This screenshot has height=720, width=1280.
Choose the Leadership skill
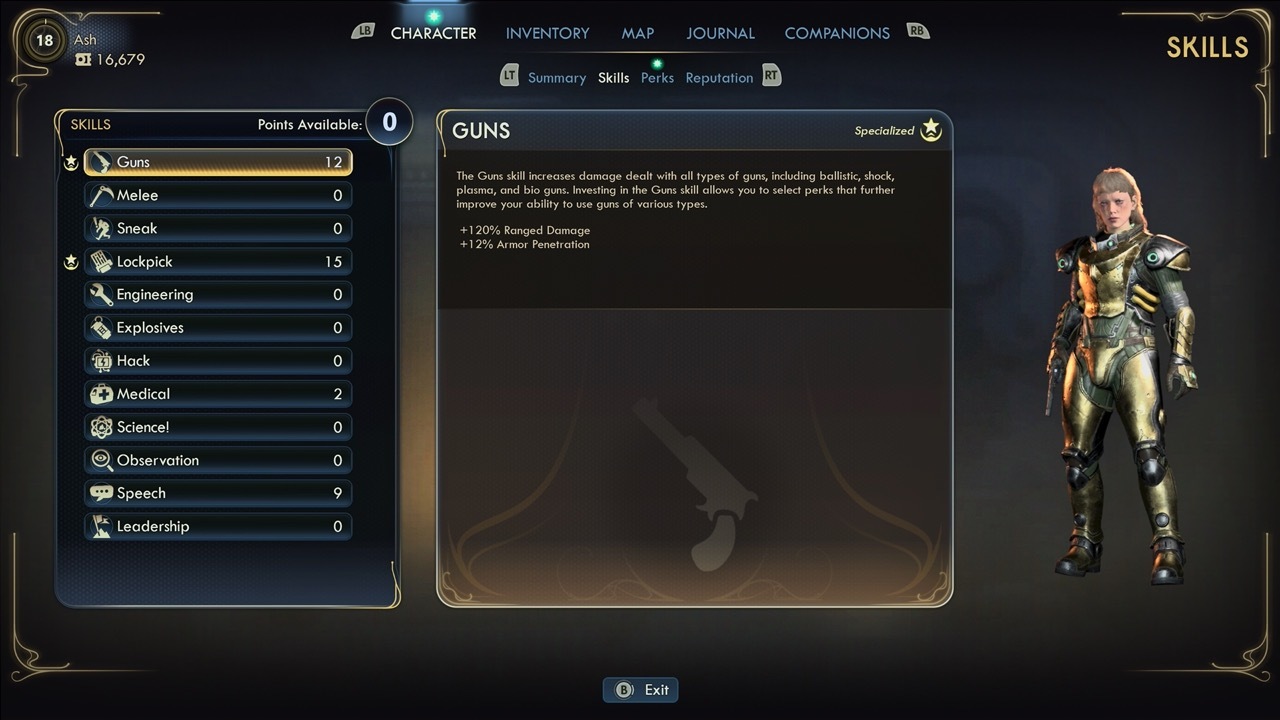(218, 526)
